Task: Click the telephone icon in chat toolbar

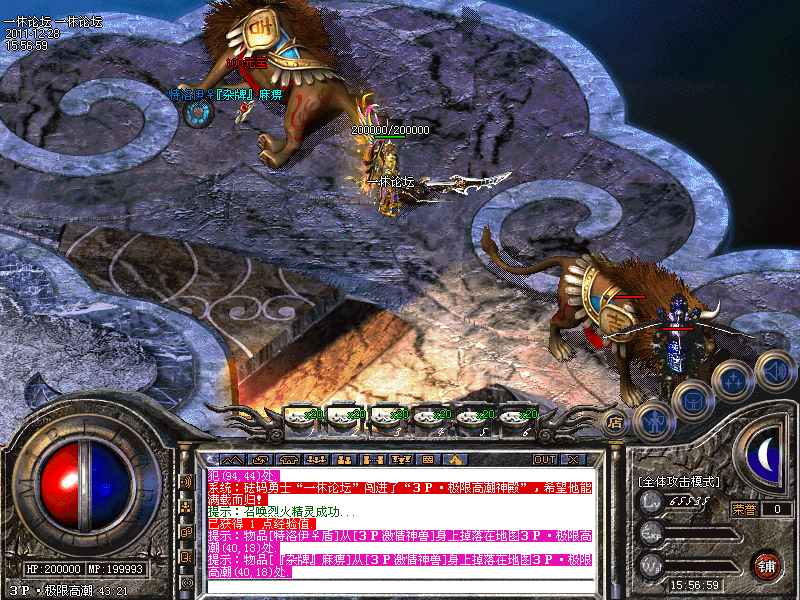Action: 288,460
